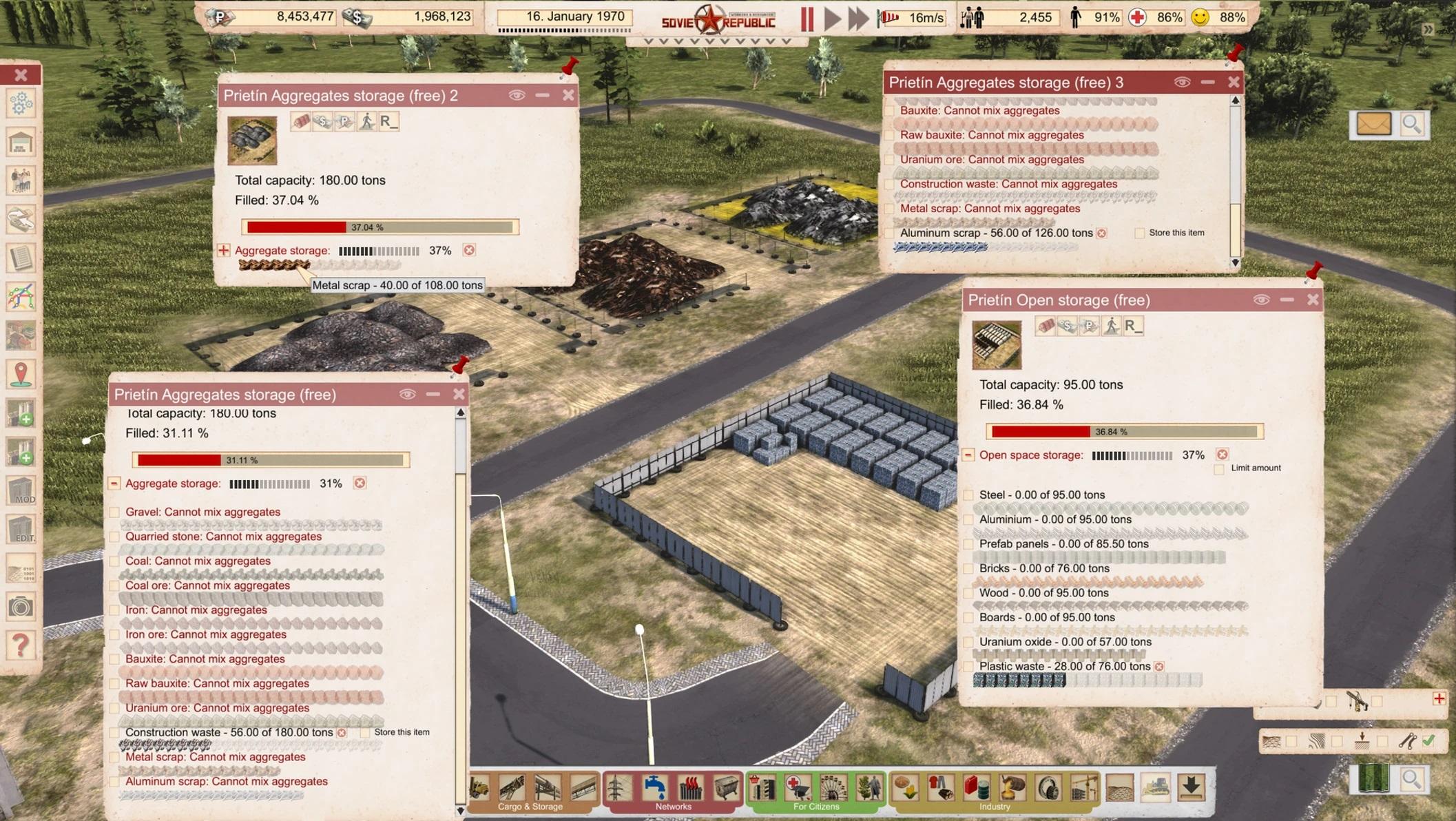Viewport: 1456px width, 821px height.
Task: Enable Store this item for Construction waste
Action: [365, 733]
